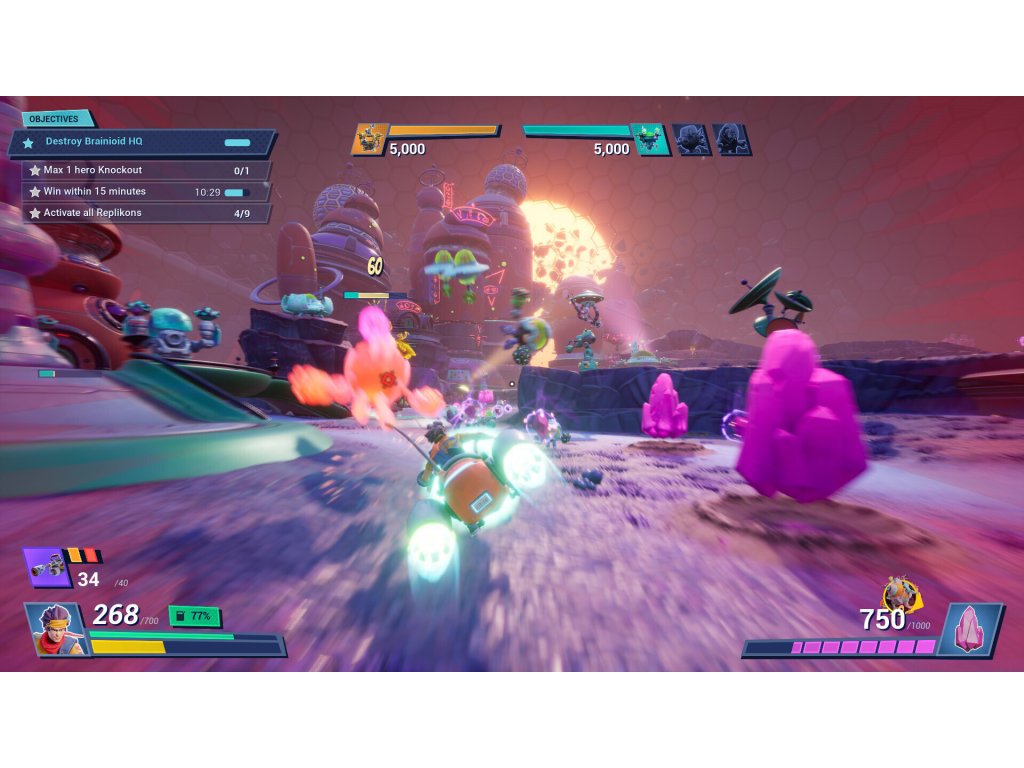Click the Objectives panel header
The image size is (1024, 768).
54,119
